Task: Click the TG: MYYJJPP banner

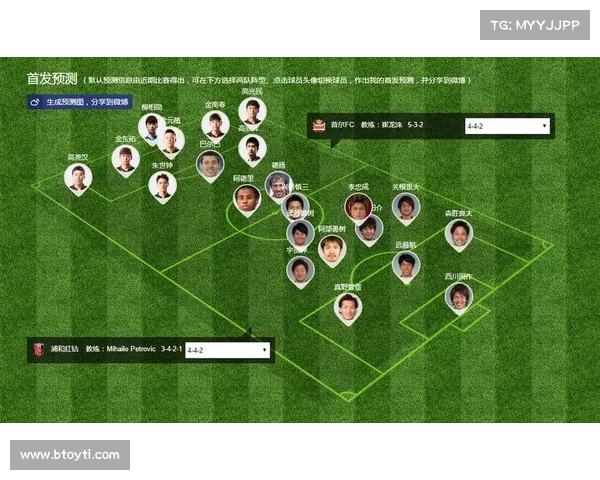Action: click(x=535, y=25)
